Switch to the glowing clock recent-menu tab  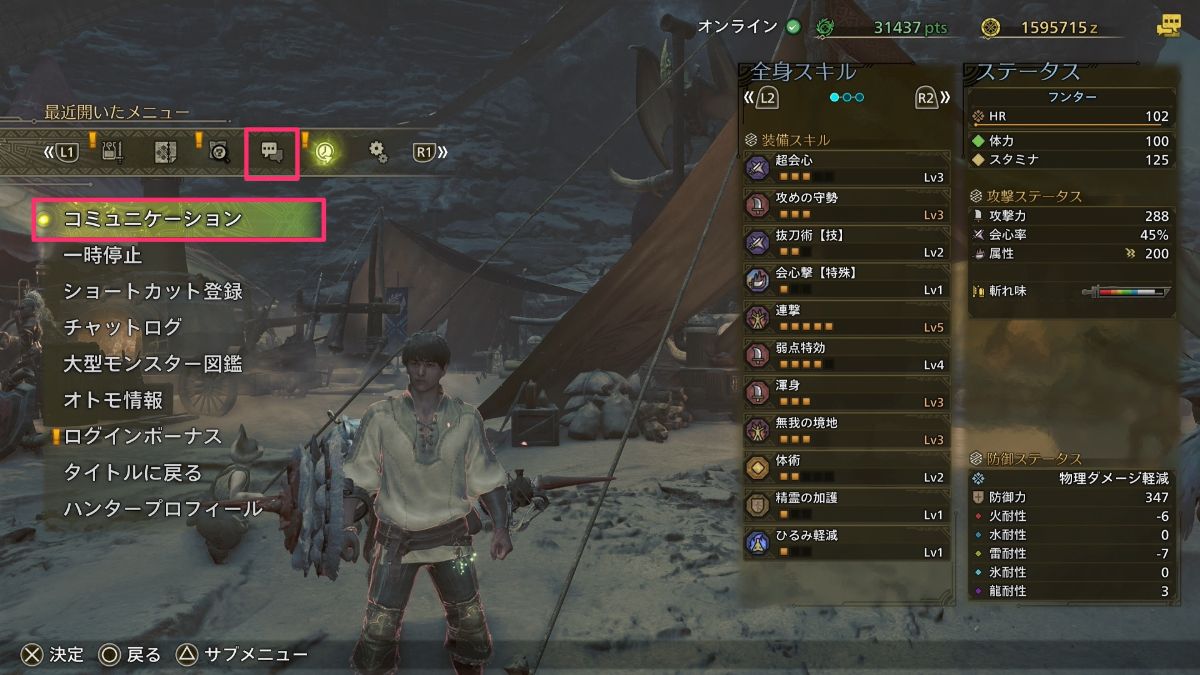pos(325,152)
